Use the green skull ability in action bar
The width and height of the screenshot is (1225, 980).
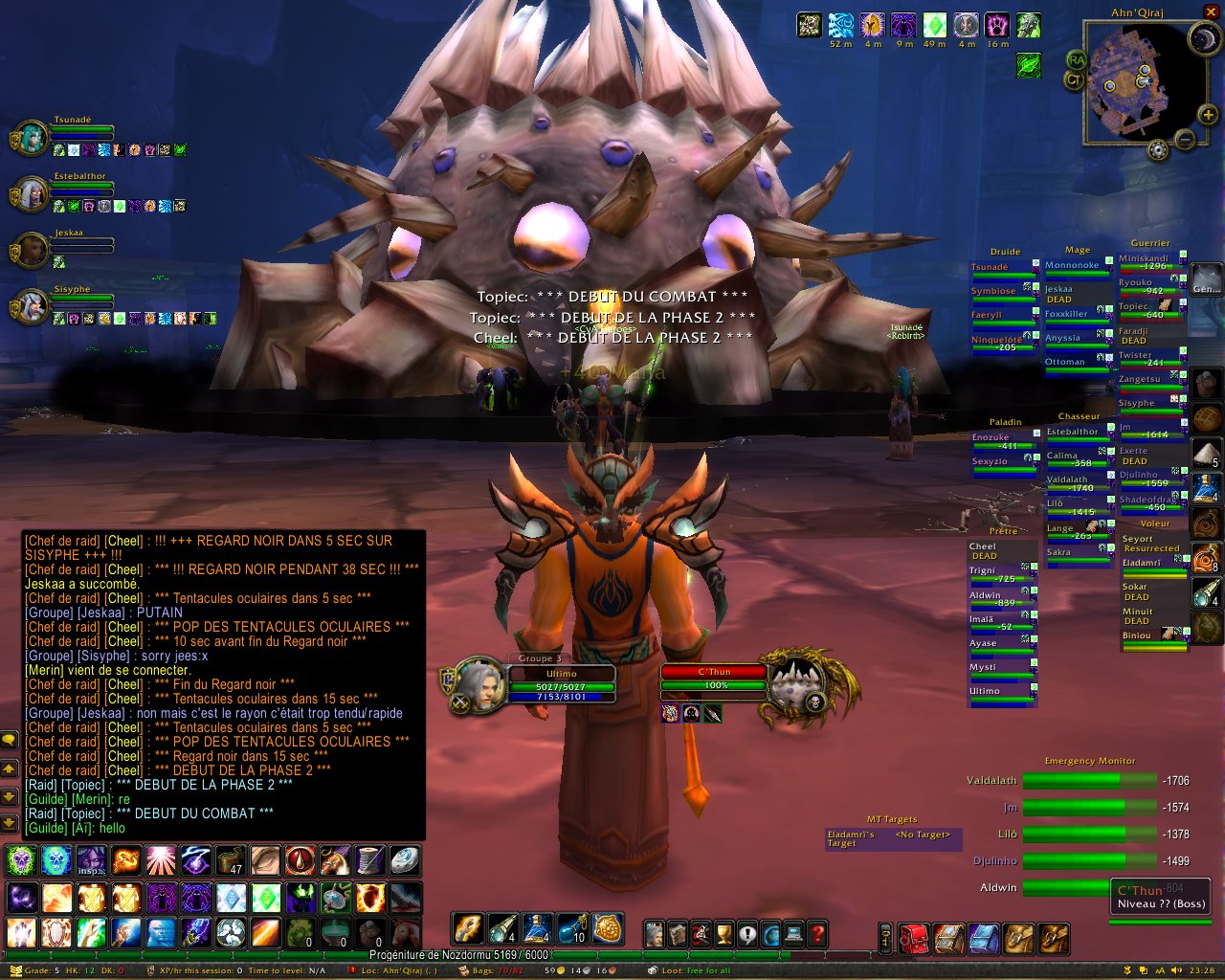point(21,861)
